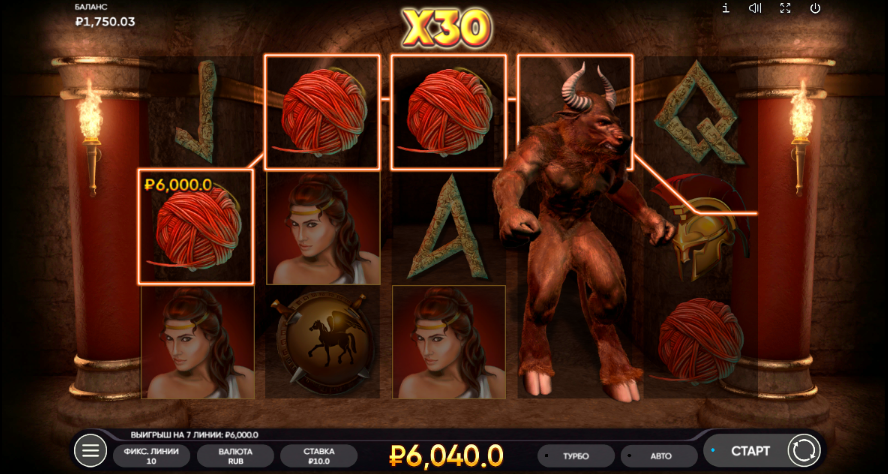Open the hamburger menu
The height and width of the screenshot is (474, 888).
(x=90, y=451)
